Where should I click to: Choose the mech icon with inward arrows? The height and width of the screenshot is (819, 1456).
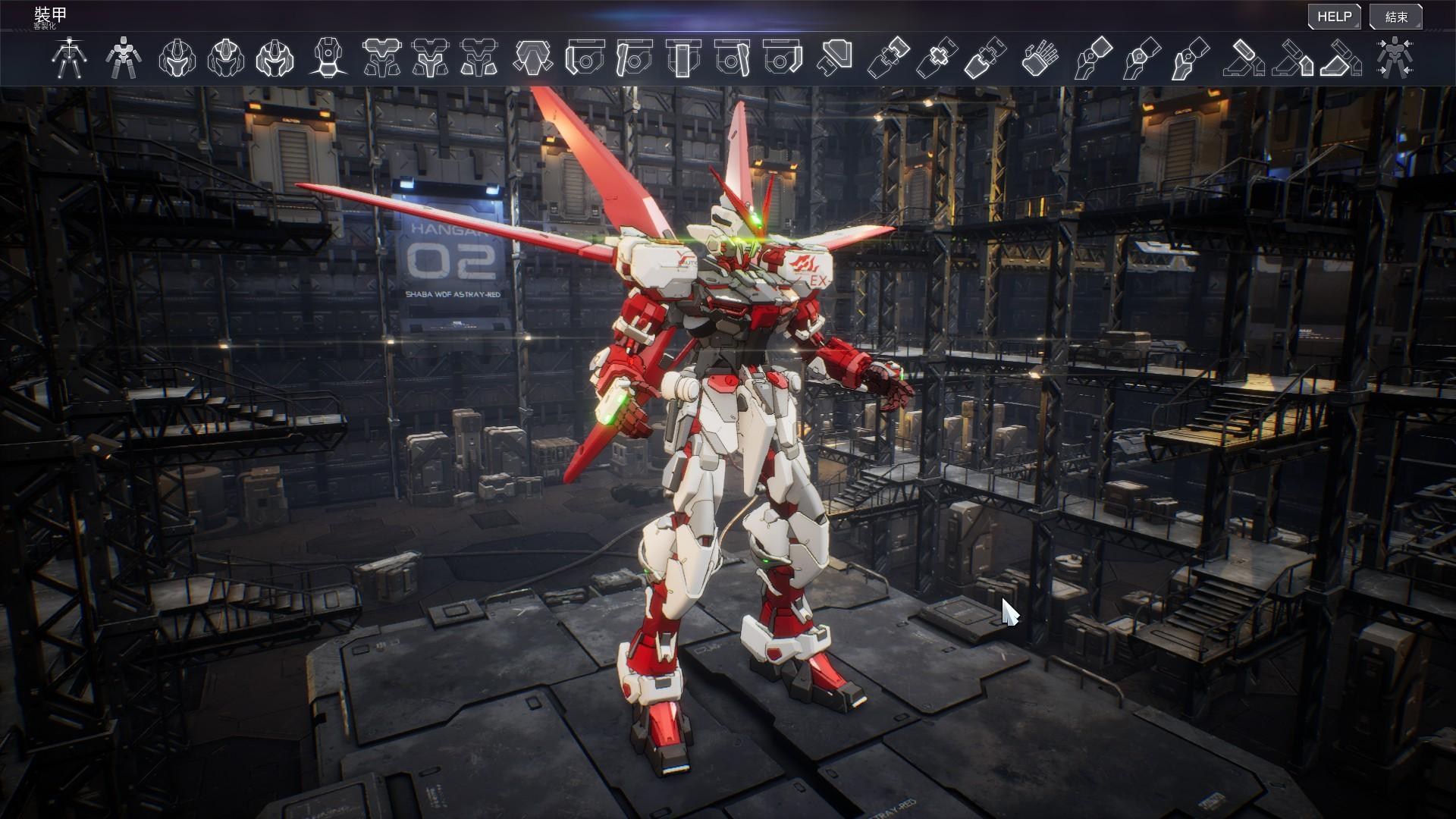pos(1394,58)
